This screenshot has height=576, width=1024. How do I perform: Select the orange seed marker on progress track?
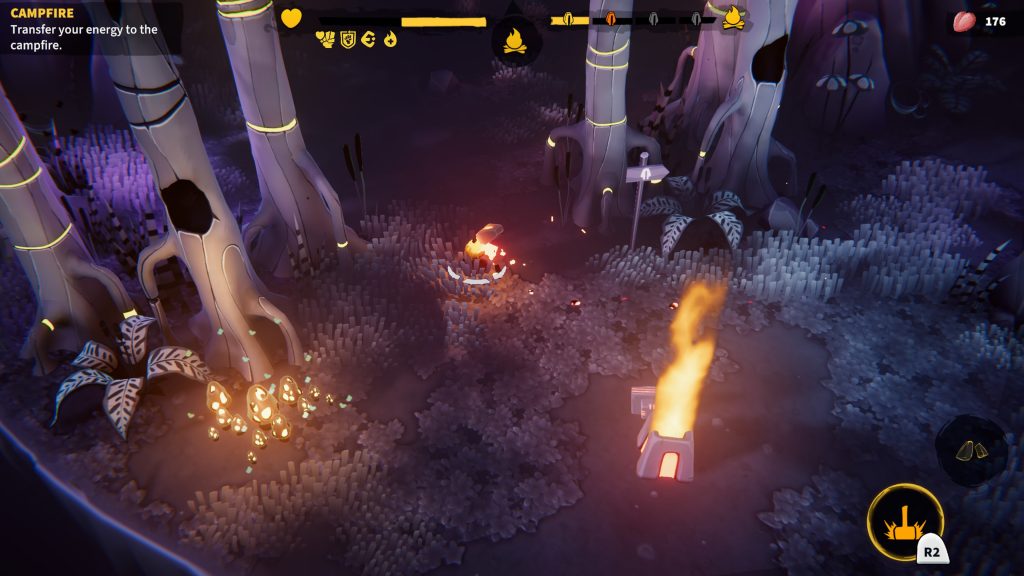point(610,19)
